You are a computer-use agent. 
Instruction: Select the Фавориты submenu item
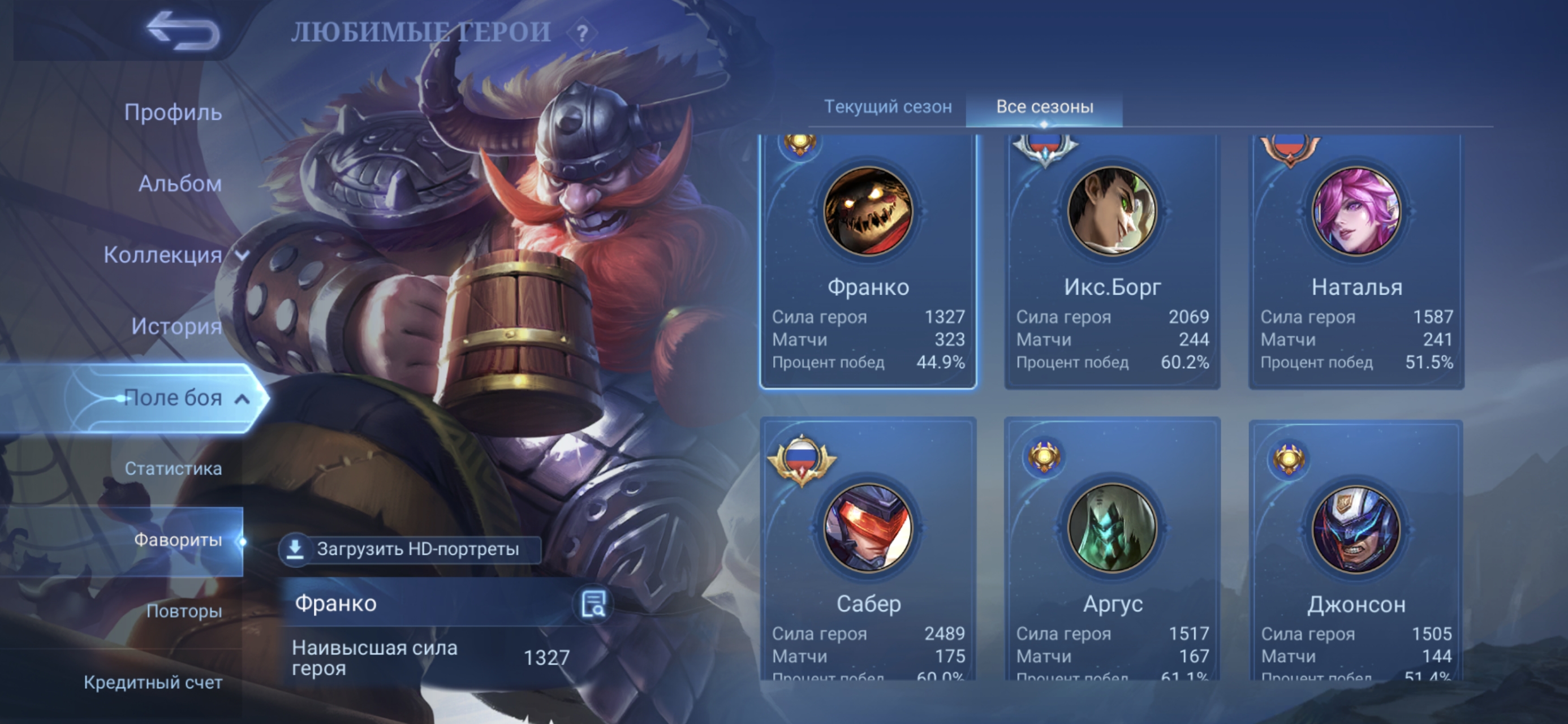177,540
